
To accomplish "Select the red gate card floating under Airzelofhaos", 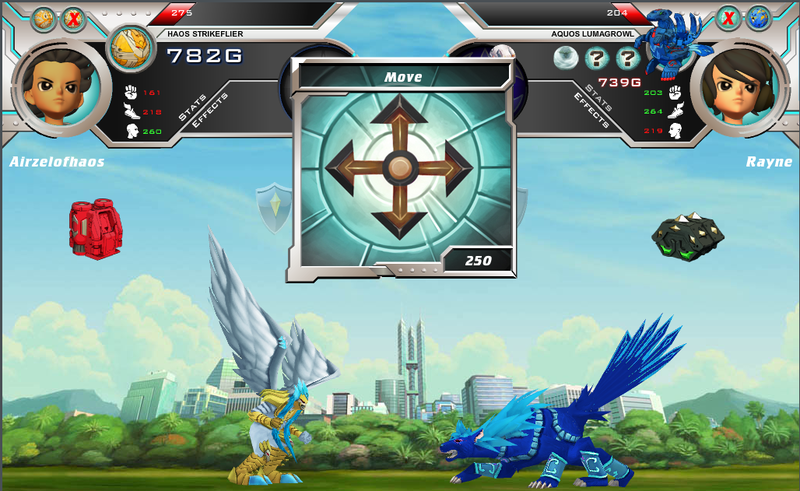I will click(x=93, y=225).
